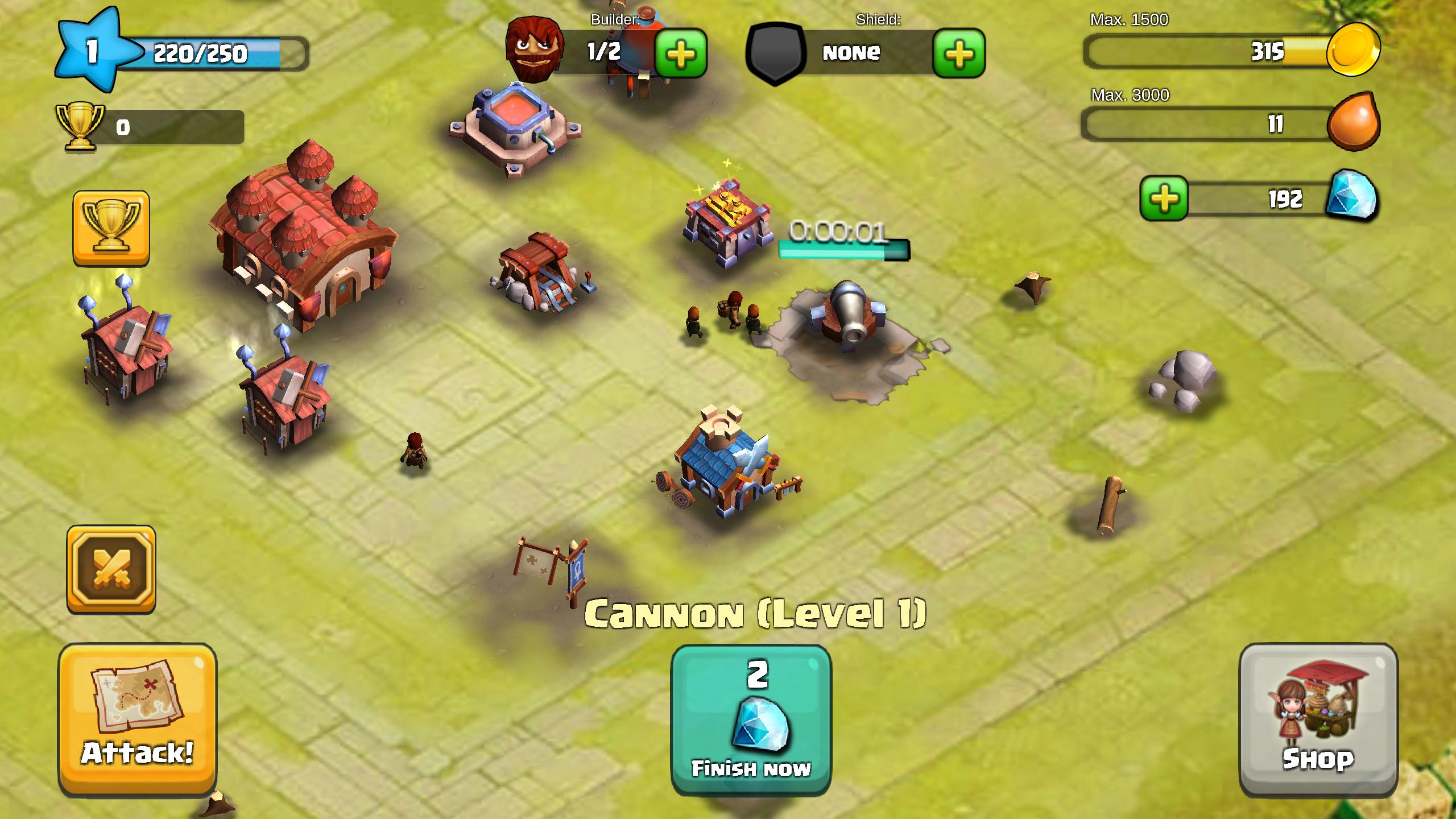Open the crossed-swords battle log icon
Screen dimensions: 1456x819
click(111, 569)
